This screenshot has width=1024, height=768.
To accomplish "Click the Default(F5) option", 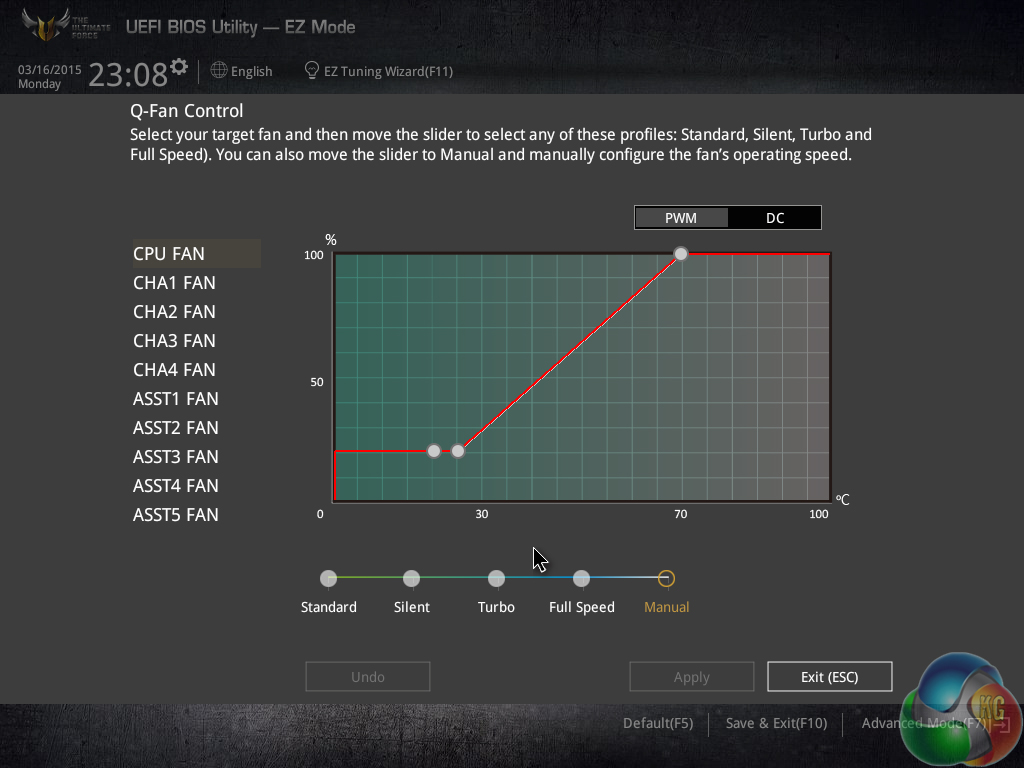I will click(657, 723).
